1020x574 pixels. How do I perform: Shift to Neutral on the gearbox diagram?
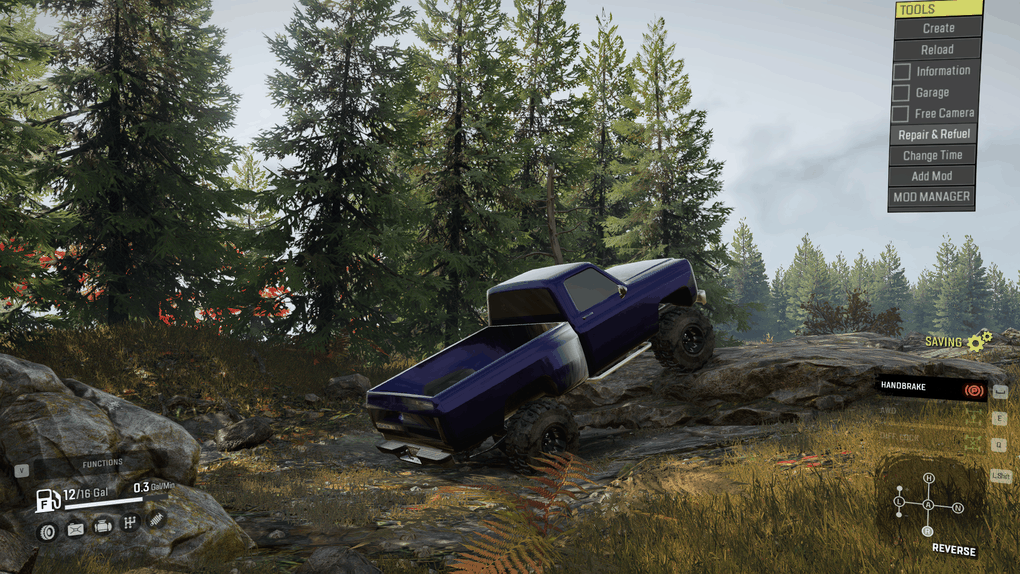(958, 508)
